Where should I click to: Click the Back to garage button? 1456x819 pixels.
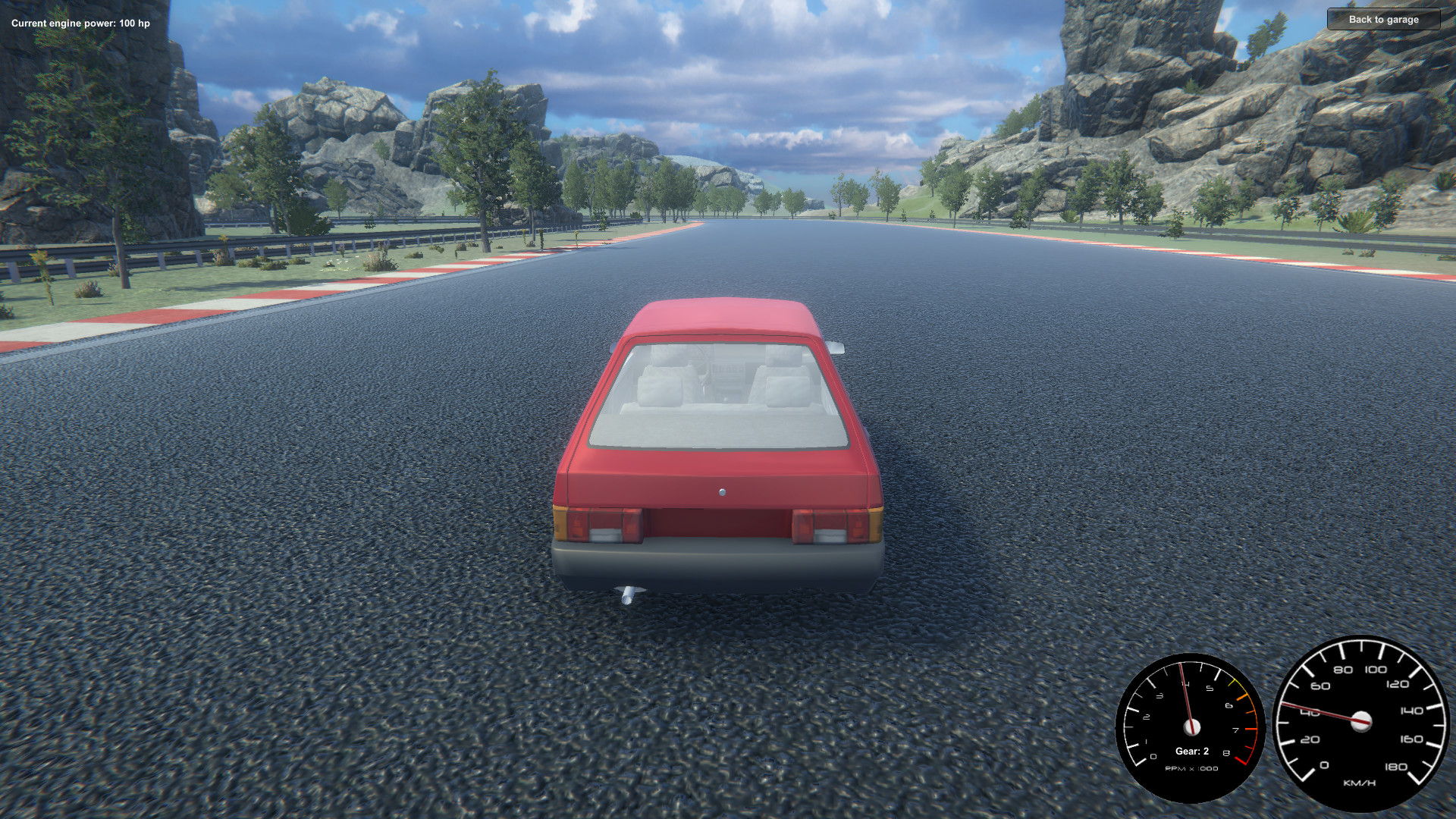pos(1384,20)
